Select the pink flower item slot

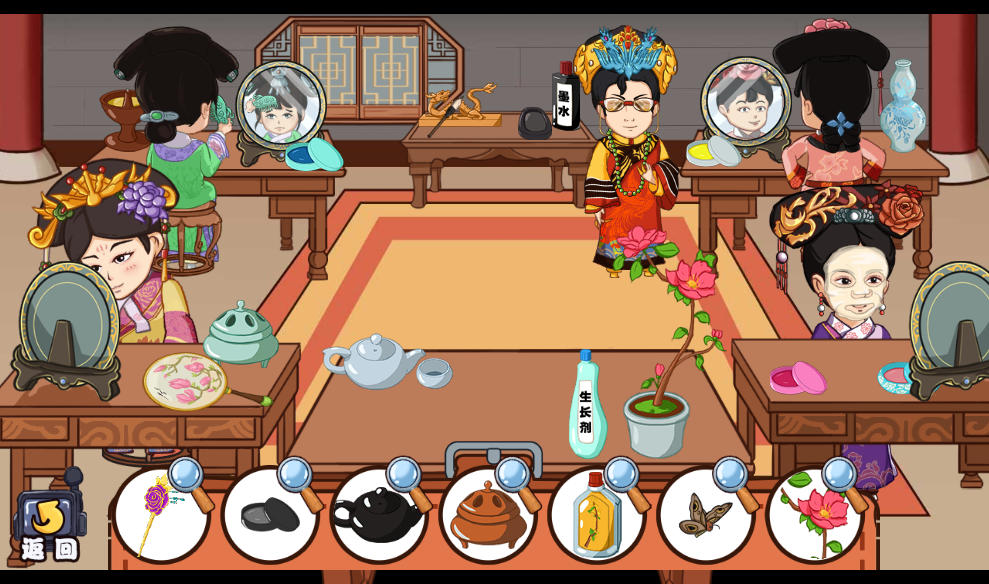pos(814,515)
